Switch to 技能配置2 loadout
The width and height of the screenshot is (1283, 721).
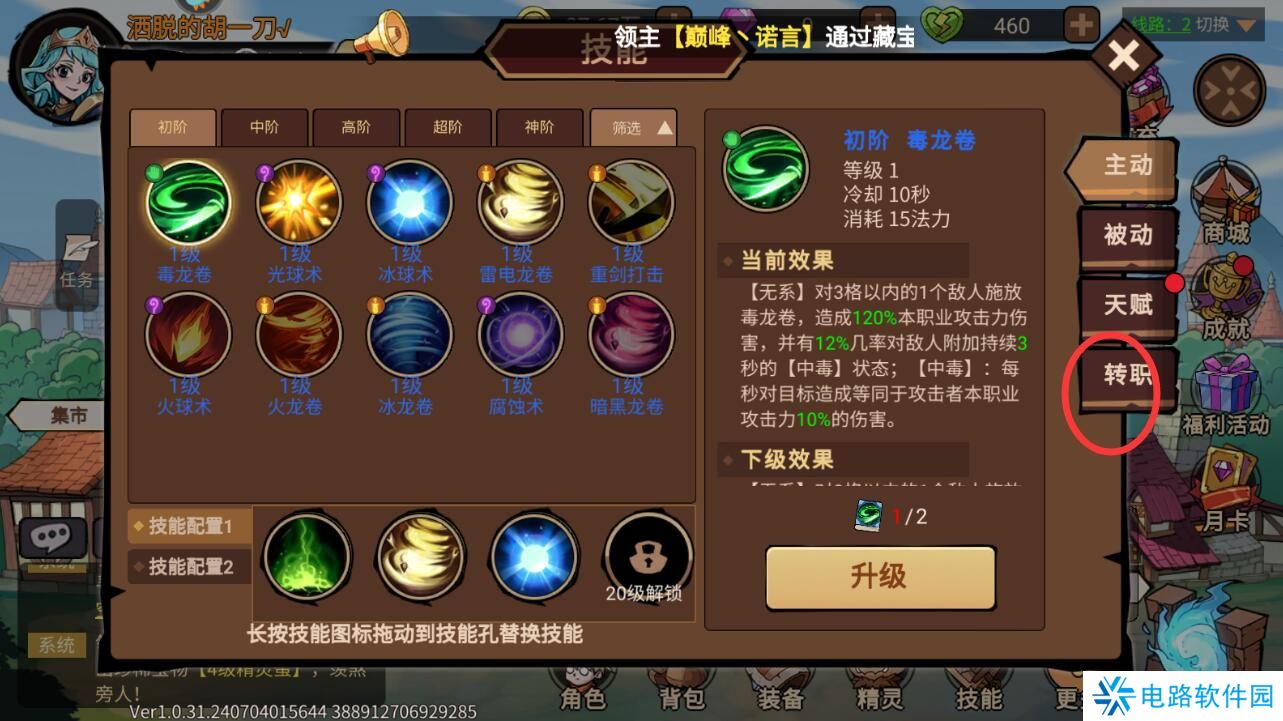[x=189, y=567]
